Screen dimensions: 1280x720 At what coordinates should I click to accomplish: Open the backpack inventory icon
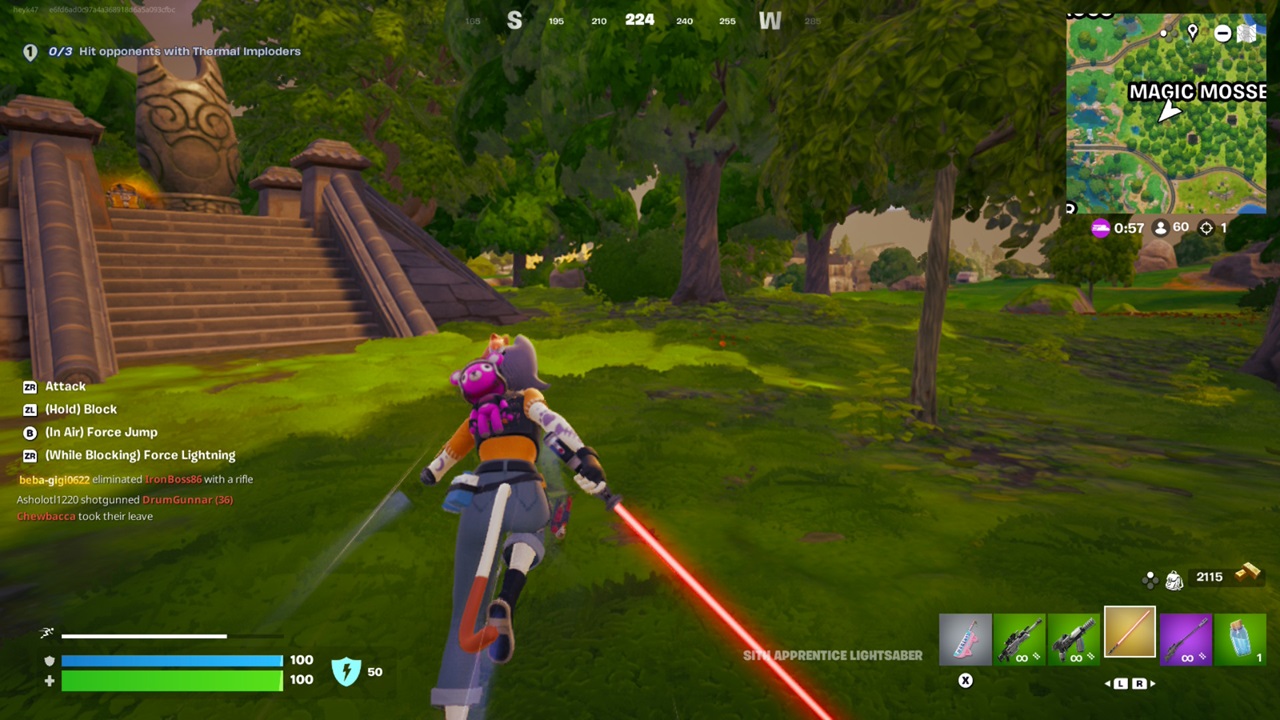1174,578
